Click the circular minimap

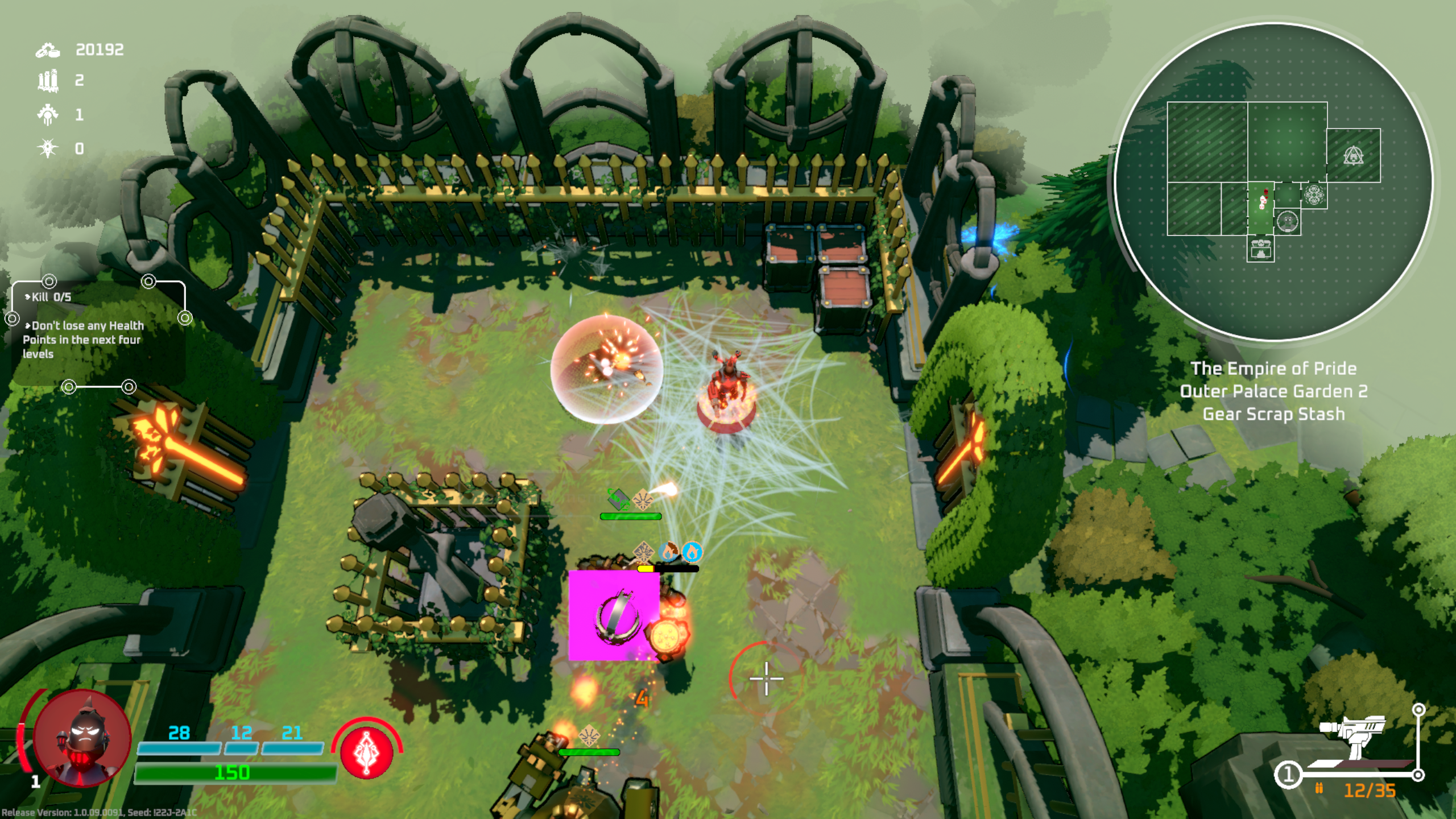click(1273, 182)
